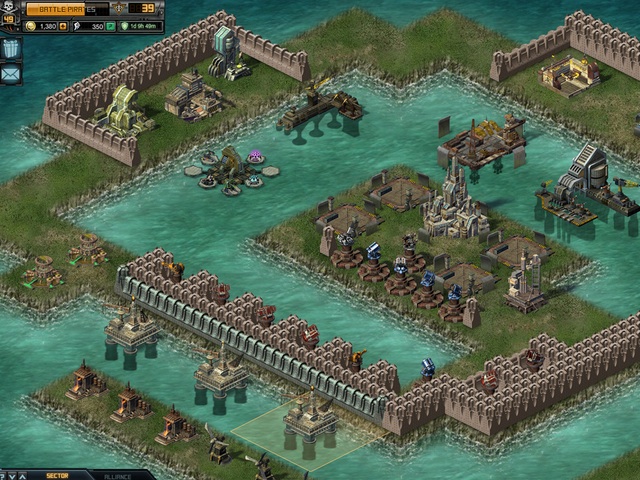Viewport: 640px width, 480px height.
Task: Open the mail envelope inbox
Action: pyautogui.click(x=11, y=72)
